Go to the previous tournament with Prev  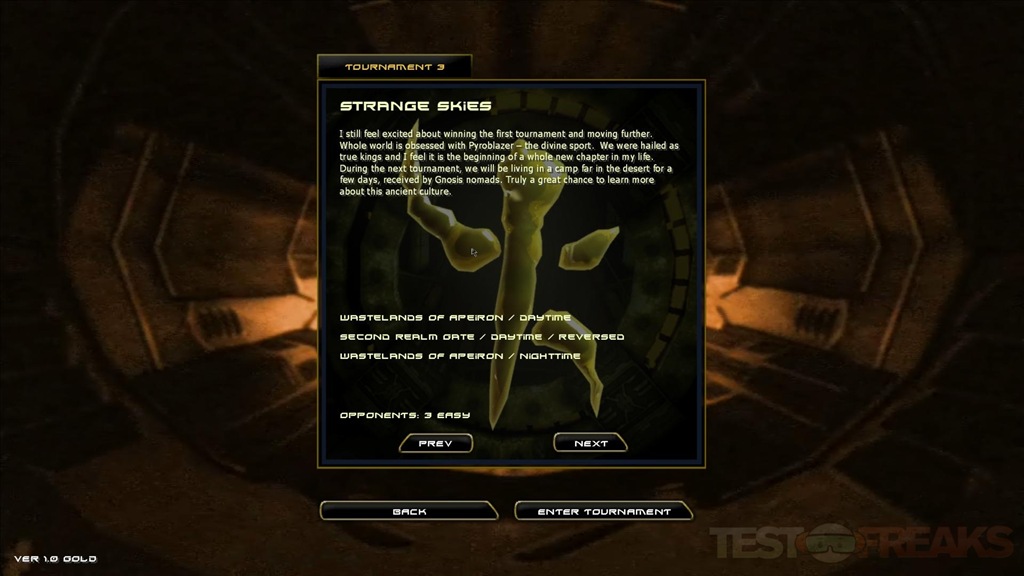click(435, 443)
